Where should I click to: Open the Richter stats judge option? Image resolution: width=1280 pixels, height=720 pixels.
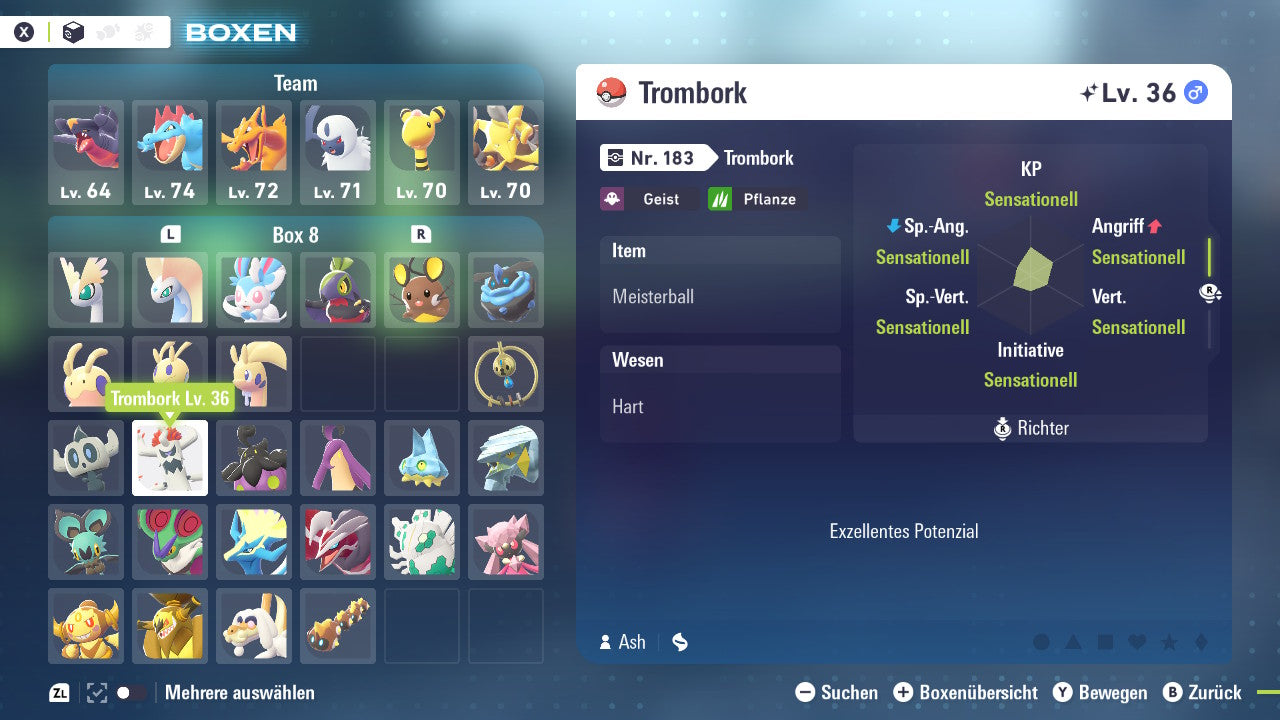pos(1030,428)
